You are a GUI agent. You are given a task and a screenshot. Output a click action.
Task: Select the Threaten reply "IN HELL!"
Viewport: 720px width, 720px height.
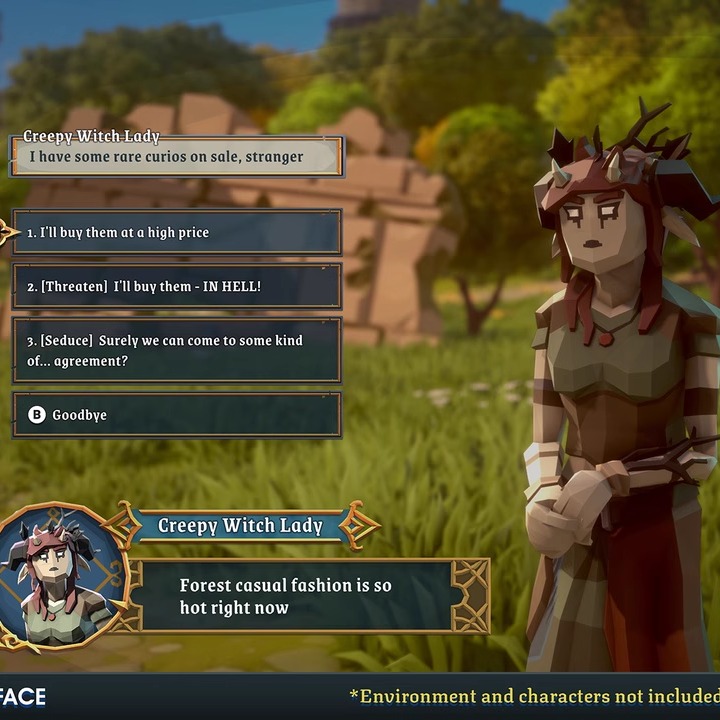(177, 286)
